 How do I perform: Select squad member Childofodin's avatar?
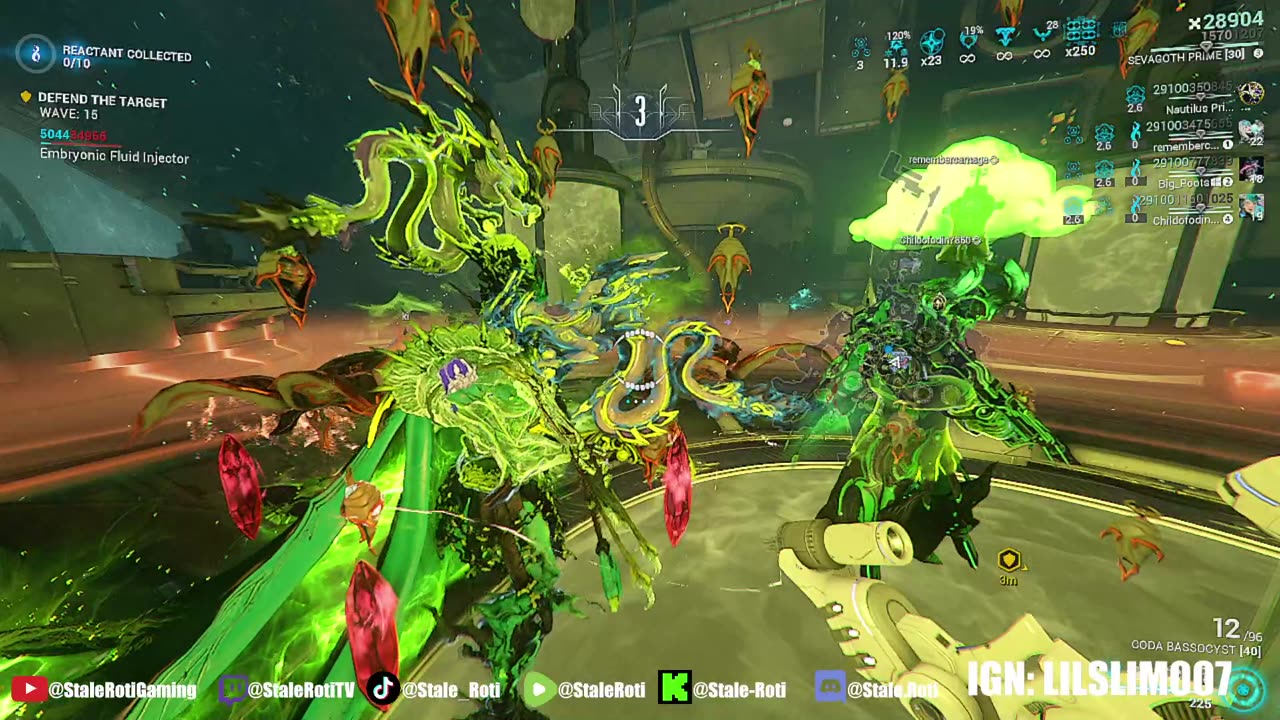tap(1250, 207)
